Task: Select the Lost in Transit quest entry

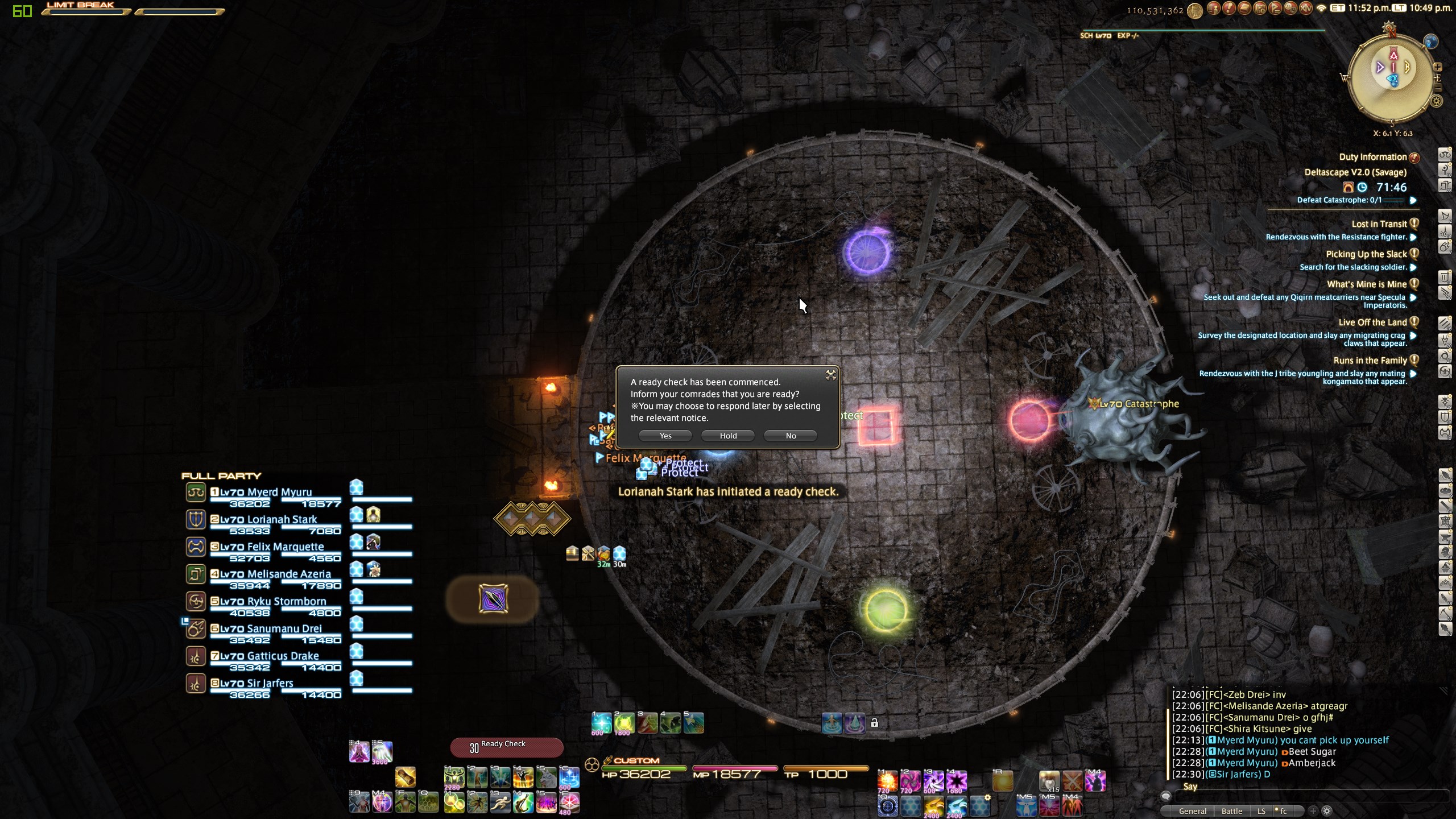Action: [x=1379, y=224]
